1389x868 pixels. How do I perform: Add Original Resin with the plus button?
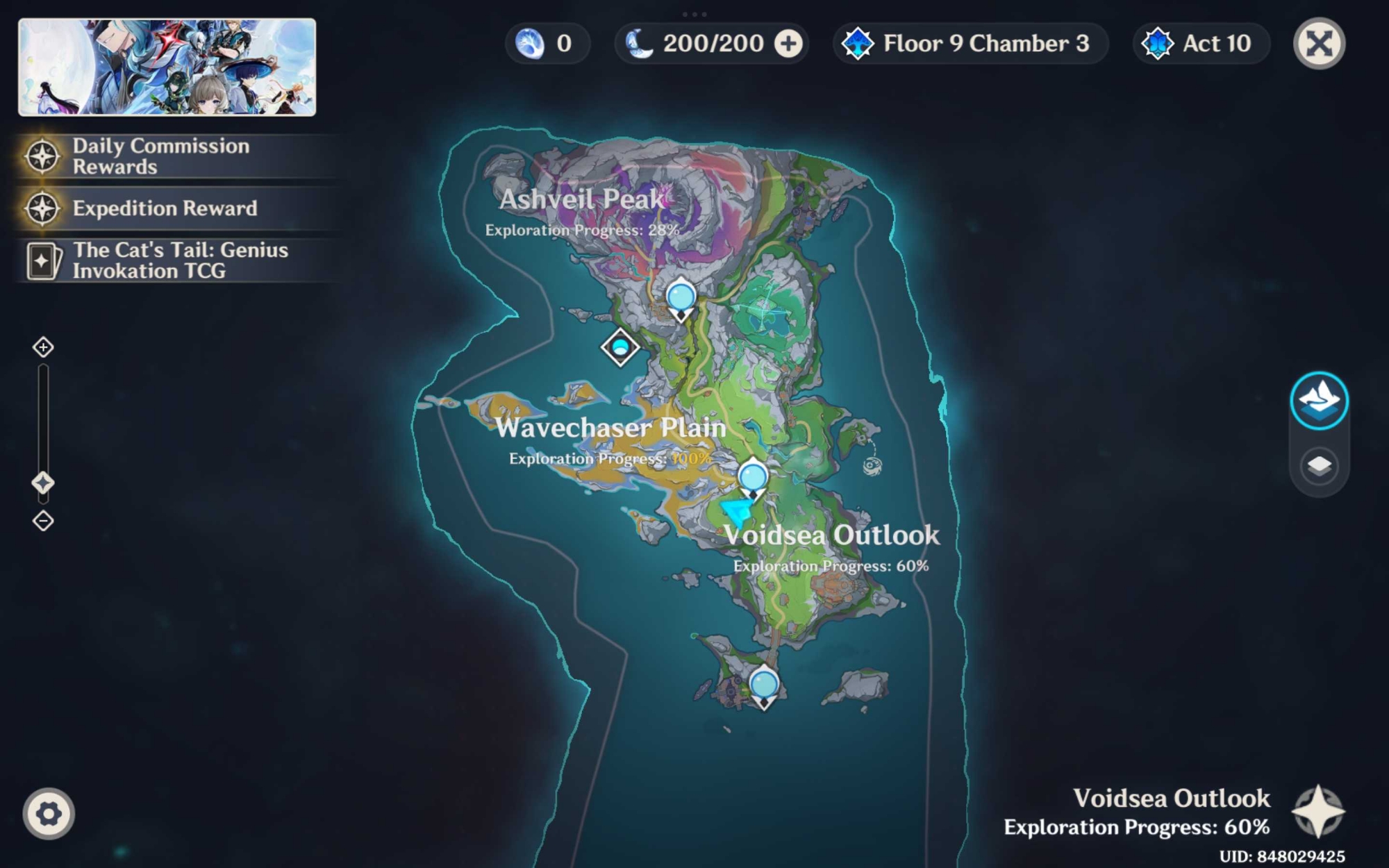(x=788, y=44)
